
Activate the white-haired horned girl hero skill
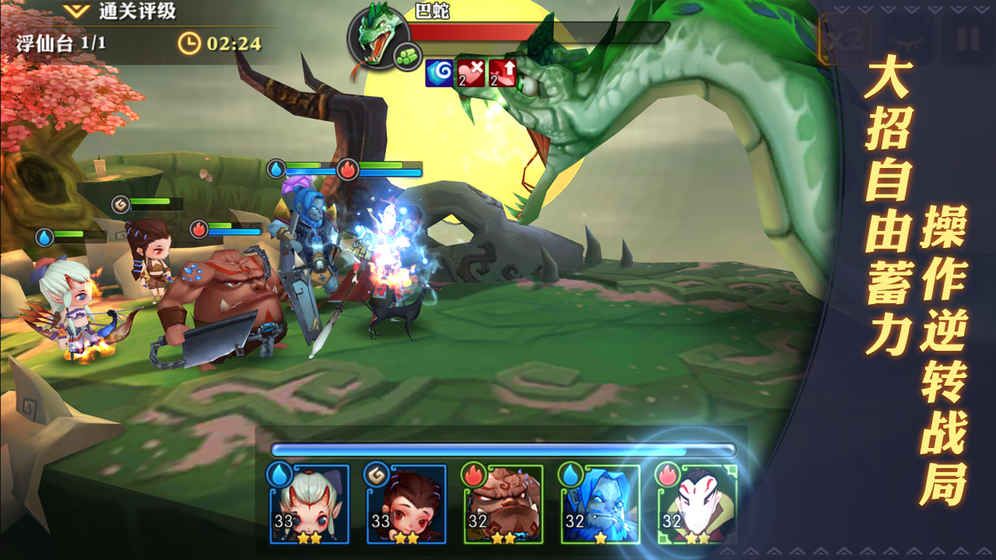pos(308,504)
